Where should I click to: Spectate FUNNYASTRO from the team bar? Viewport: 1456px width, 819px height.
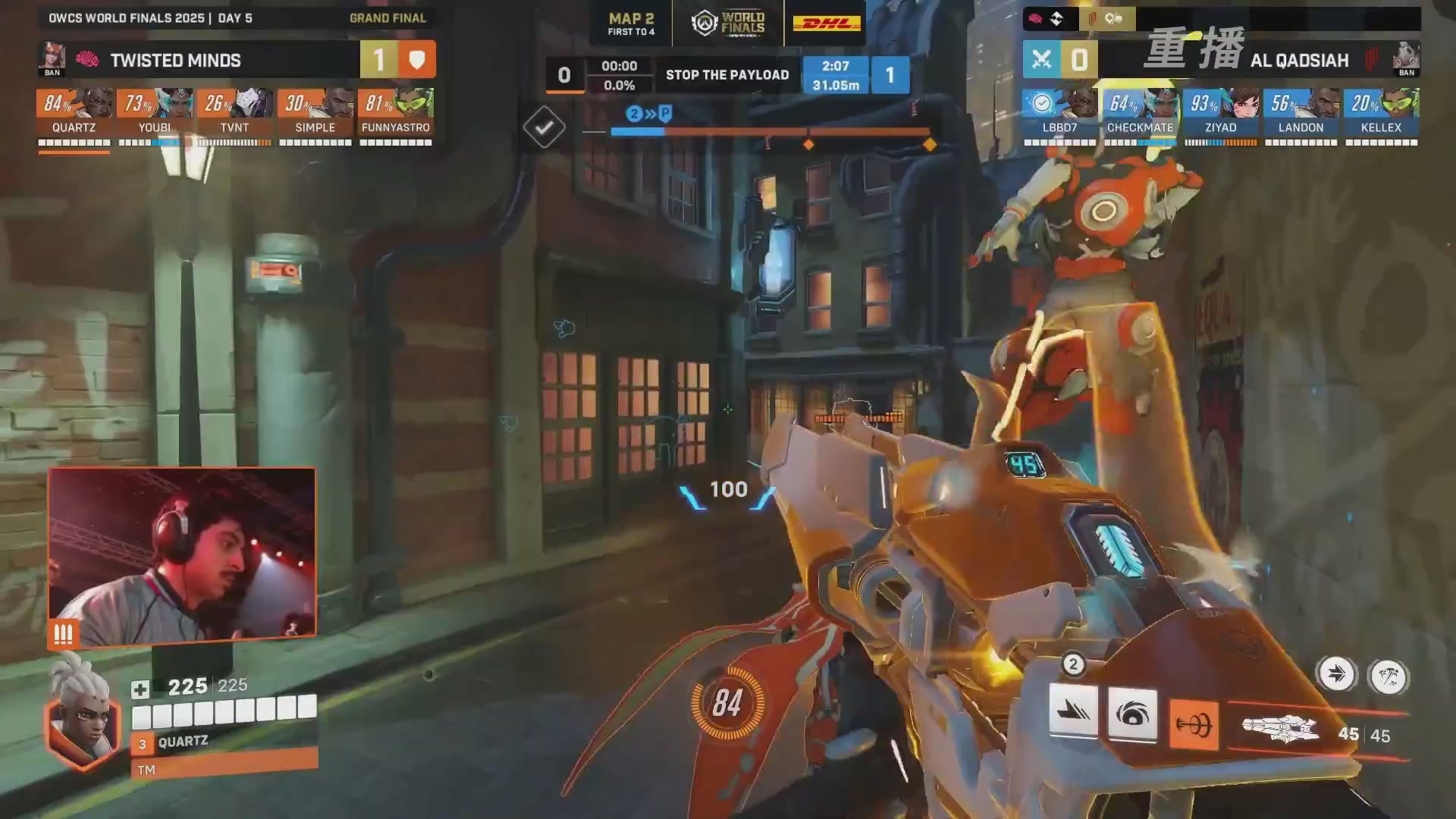[x=396, y=112]
